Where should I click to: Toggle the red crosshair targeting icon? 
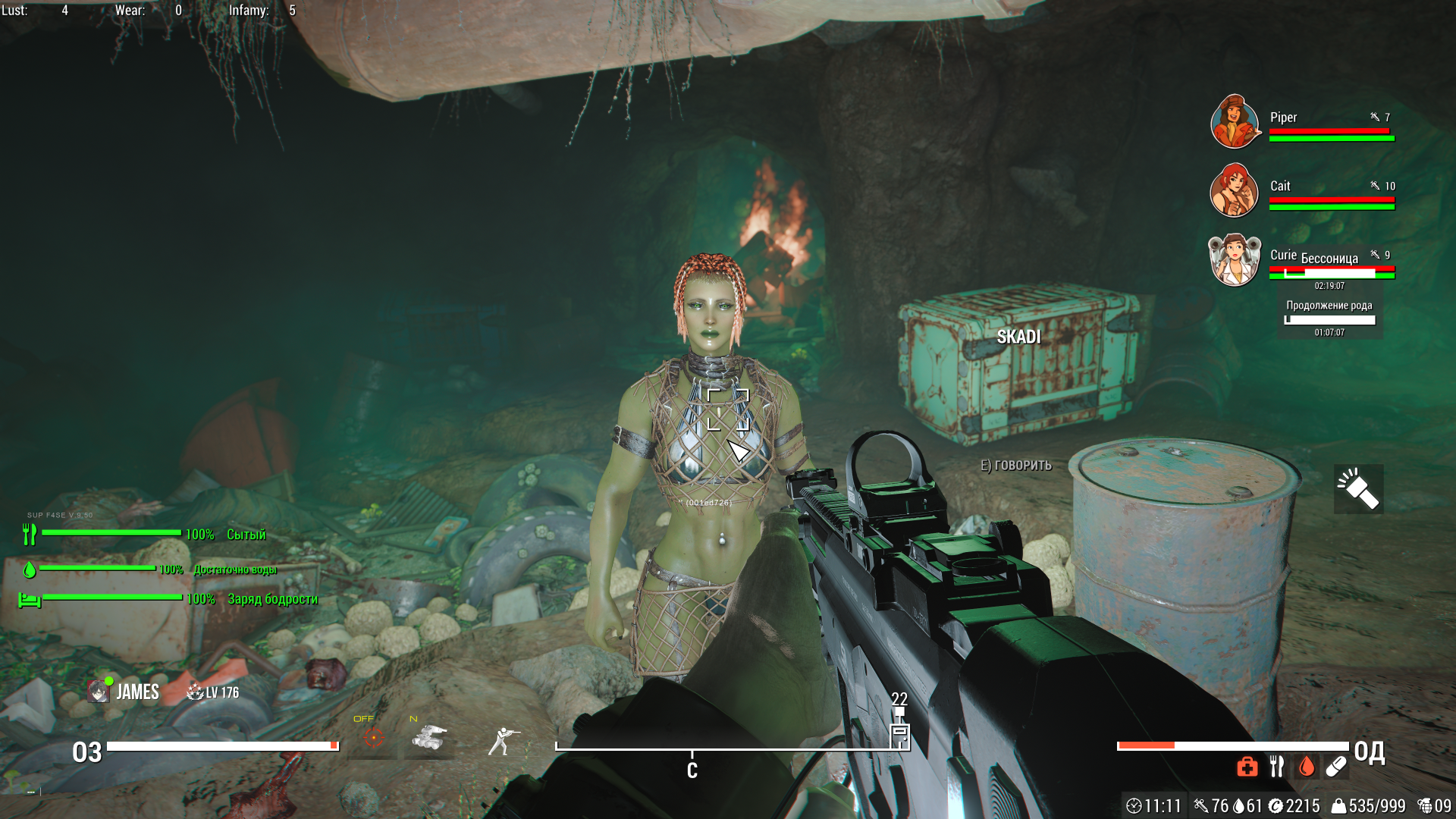[373, 736]
